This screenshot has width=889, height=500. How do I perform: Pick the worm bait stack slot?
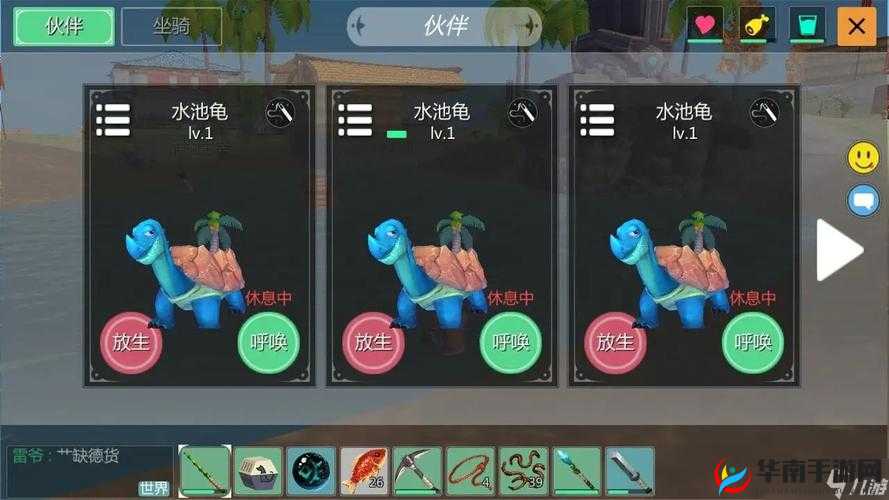tap(523, 471)
